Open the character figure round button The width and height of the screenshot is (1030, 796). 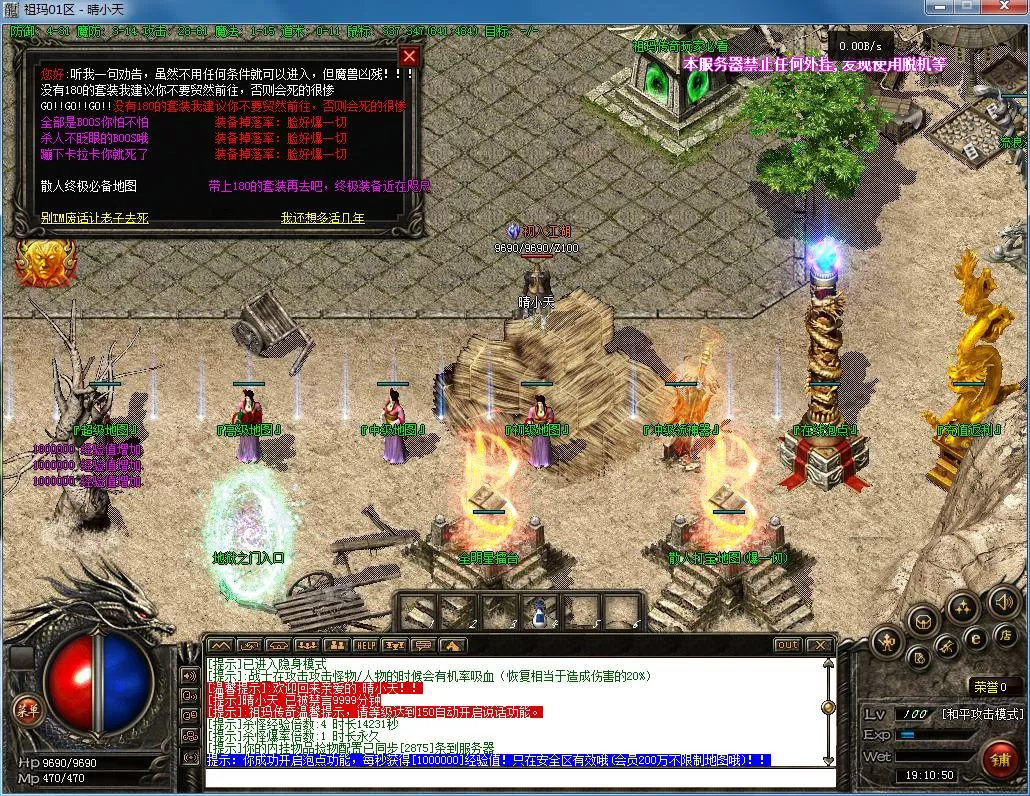tap(887, 642)
